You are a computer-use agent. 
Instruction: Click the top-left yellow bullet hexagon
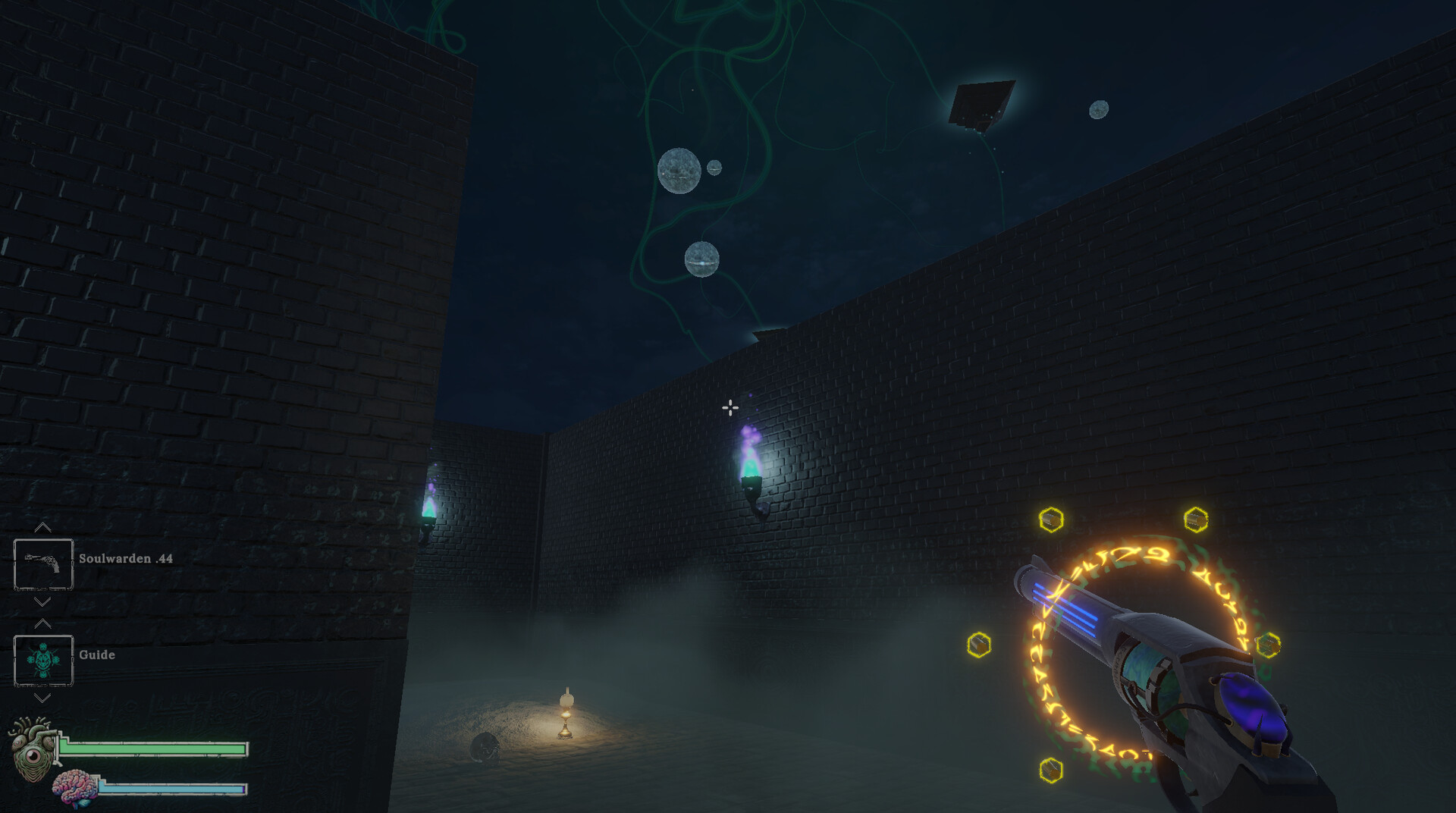tap(1051, 520)
